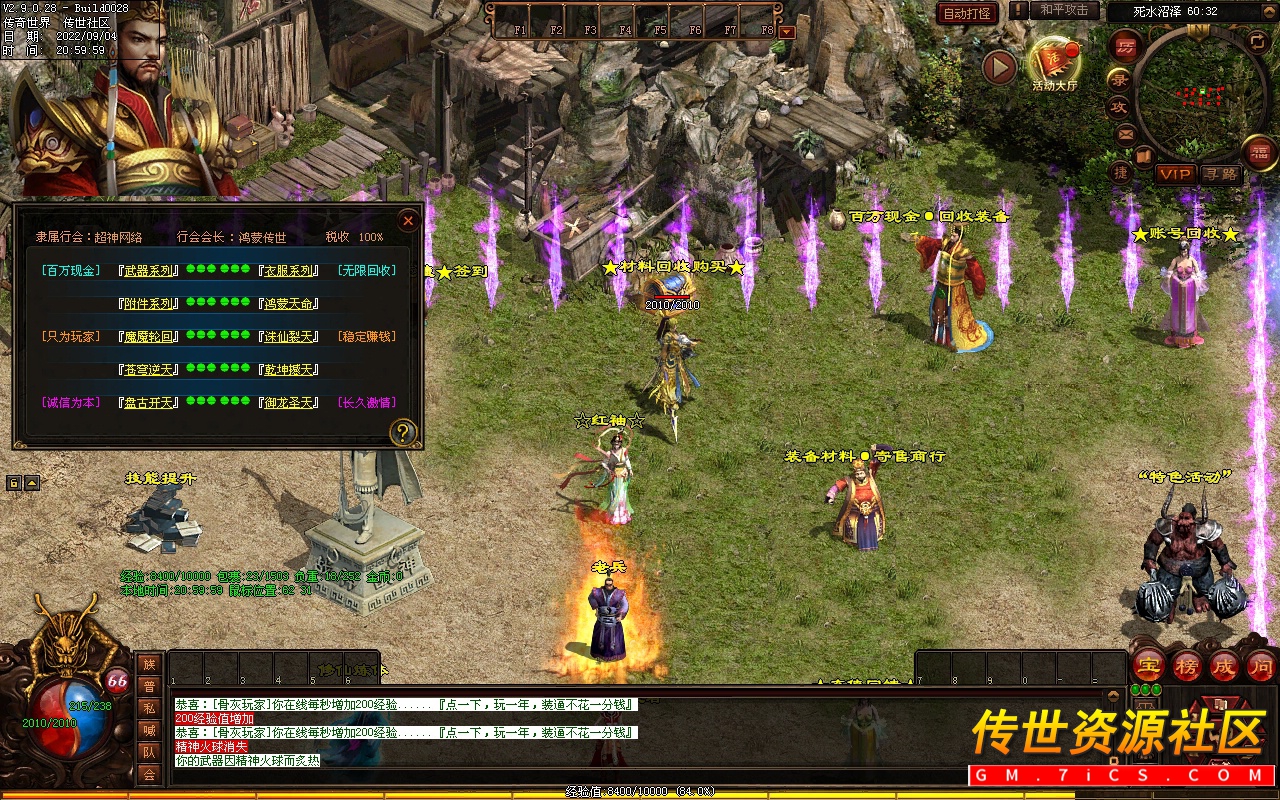Show the 榜 ranking board
This screenshot has height=800, width=1280.
(x=1186, y=666)
